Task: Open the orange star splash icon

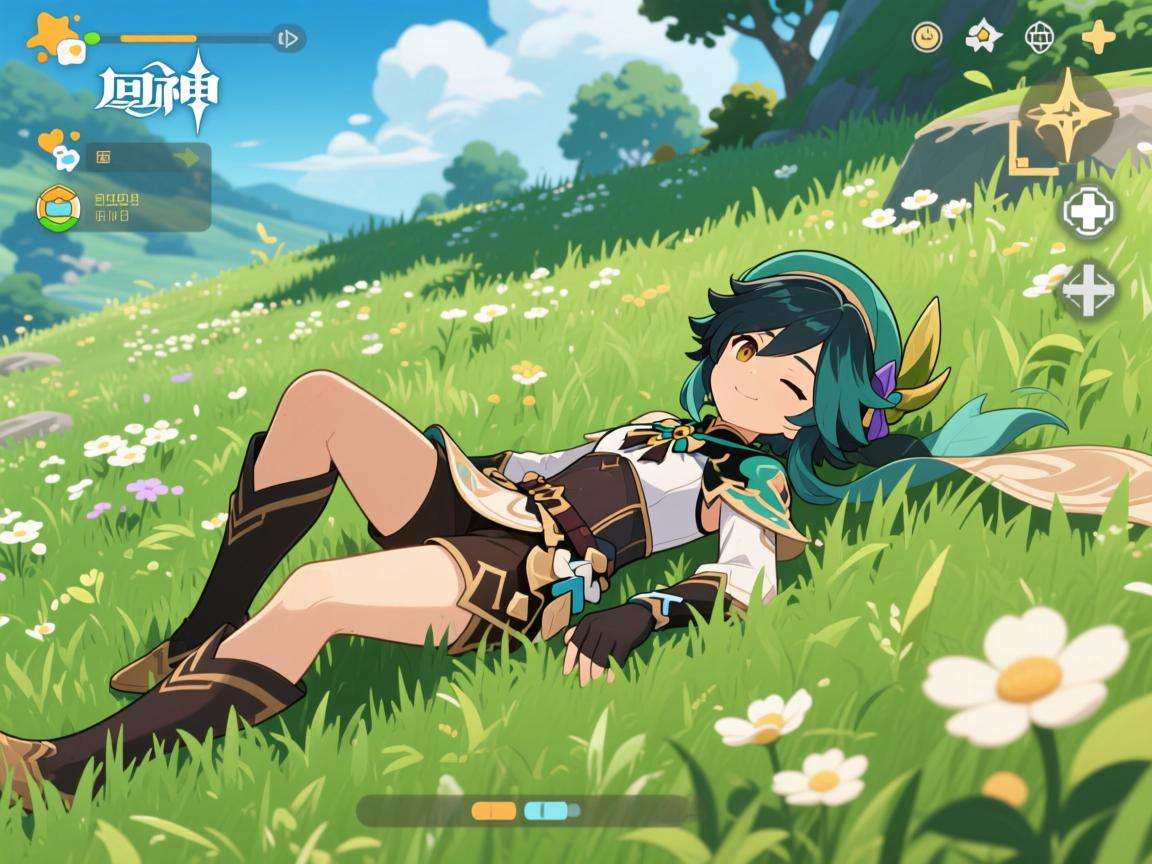Action: click(48, 36)
